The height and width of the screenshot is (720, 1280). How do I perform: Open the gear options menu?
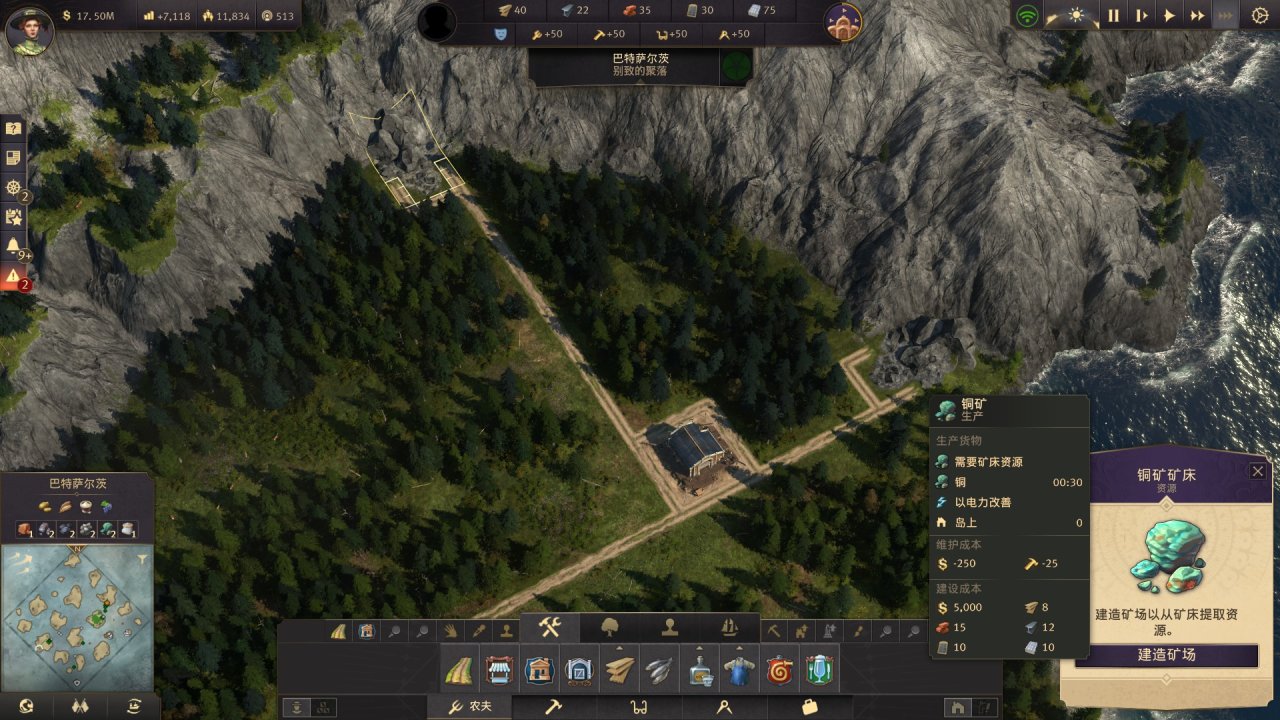tap(1259, 16)
